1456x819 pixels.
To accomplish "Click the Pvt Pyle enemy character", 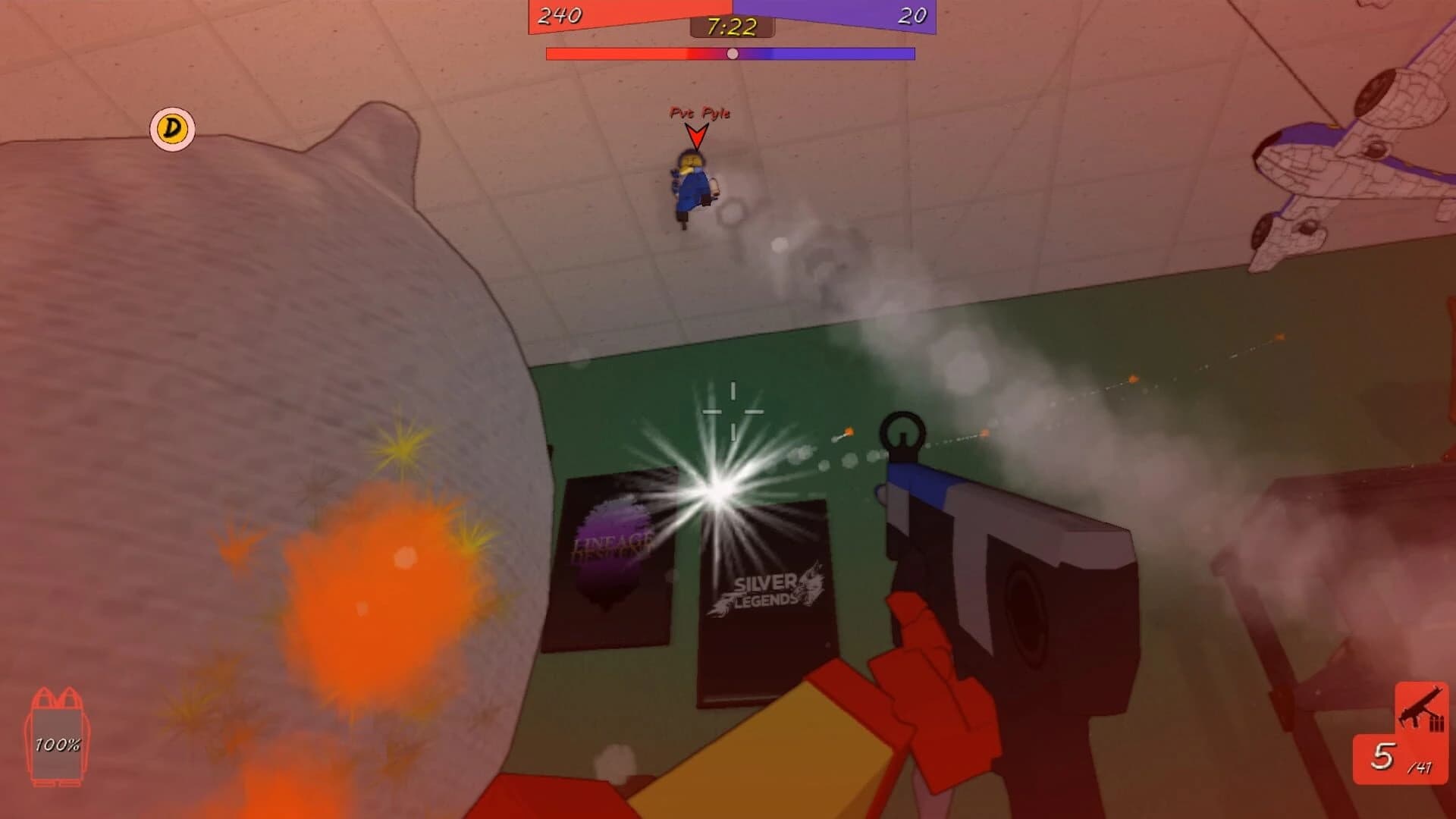I will [x=692, y=186].
